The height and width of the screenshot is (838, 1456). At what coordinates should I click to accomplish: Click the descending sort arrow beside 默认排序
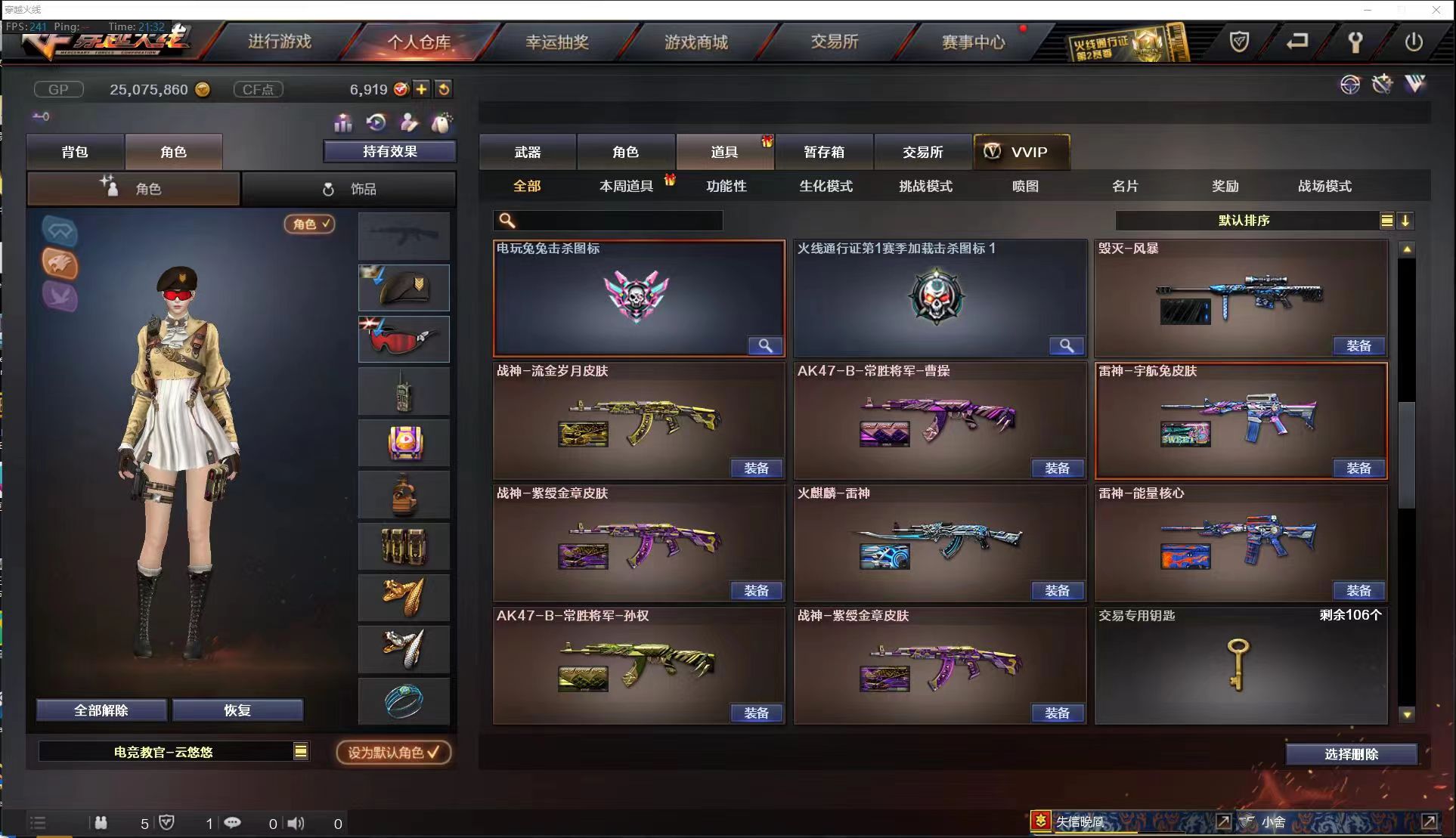1406,221
